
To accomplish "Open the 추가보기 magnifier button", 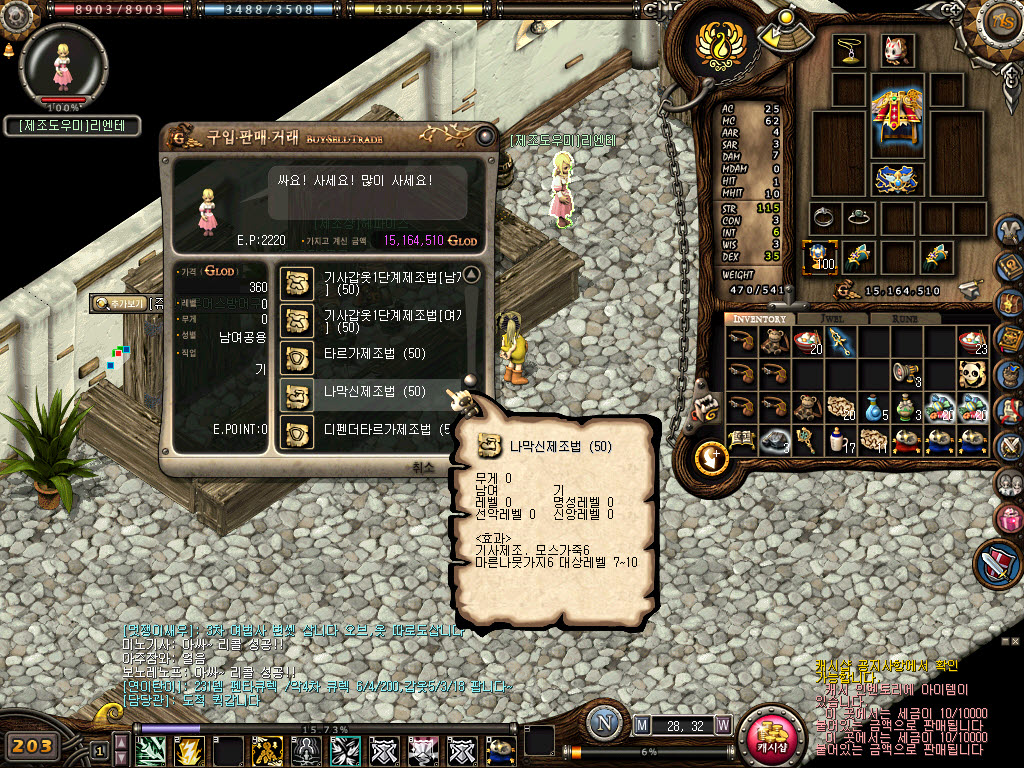I will pyautogui.click(x=117, y=302).
